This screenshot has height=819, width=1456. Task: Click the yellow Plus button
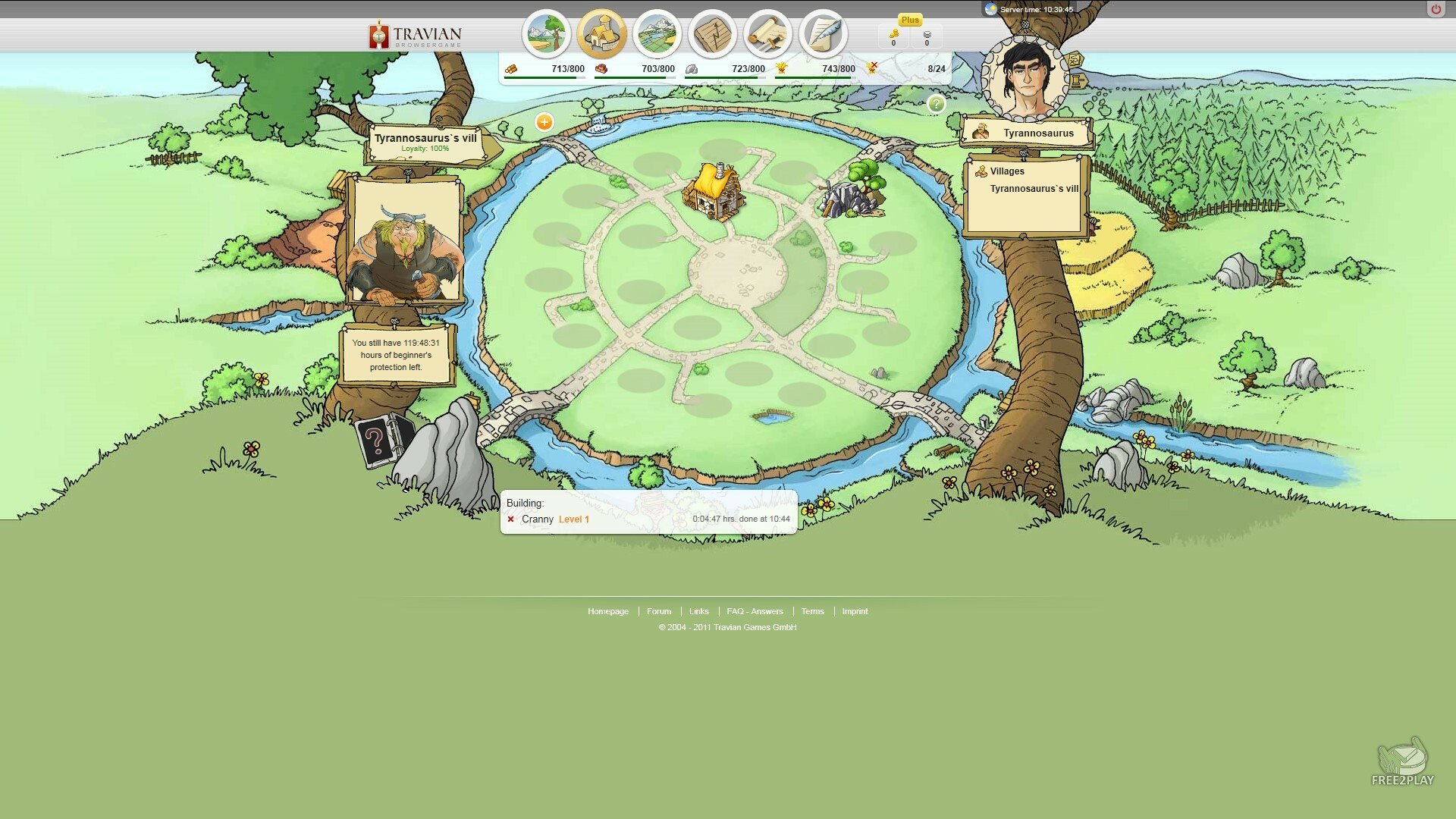[x=910, y=20]
